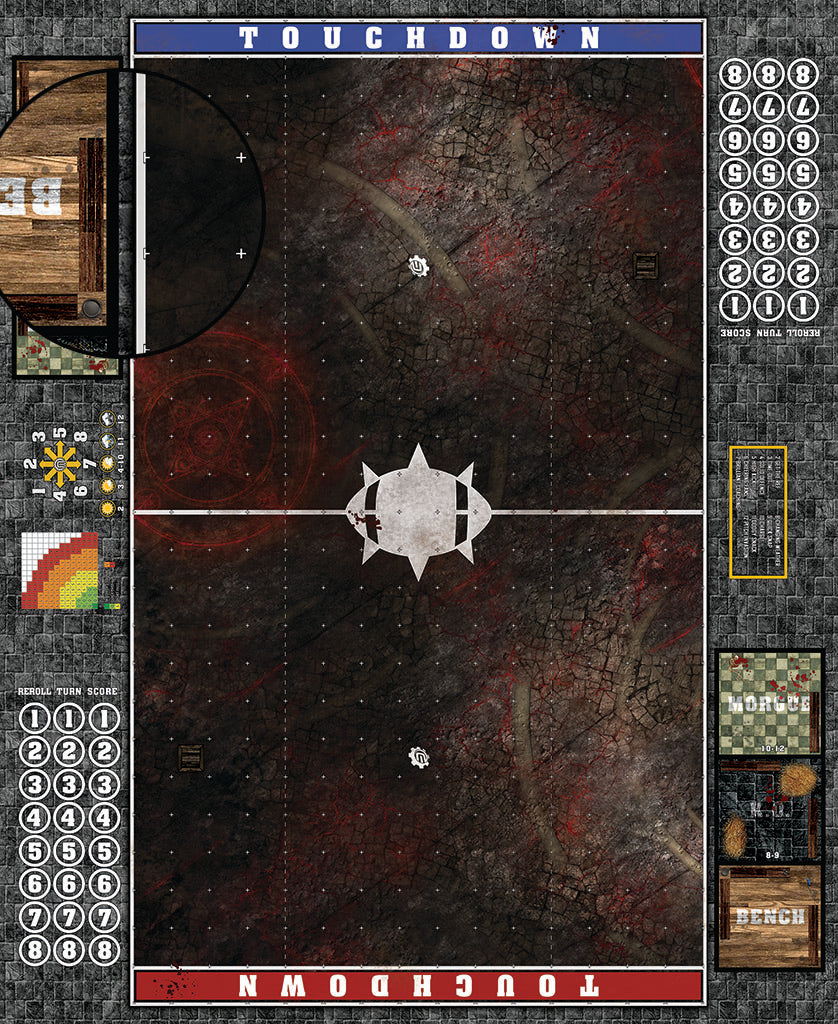Viewport: 838px width, 1024px height.
Task: Select the red Touchdown end zone
Action: pyautogui.click(x=418, y=986)
